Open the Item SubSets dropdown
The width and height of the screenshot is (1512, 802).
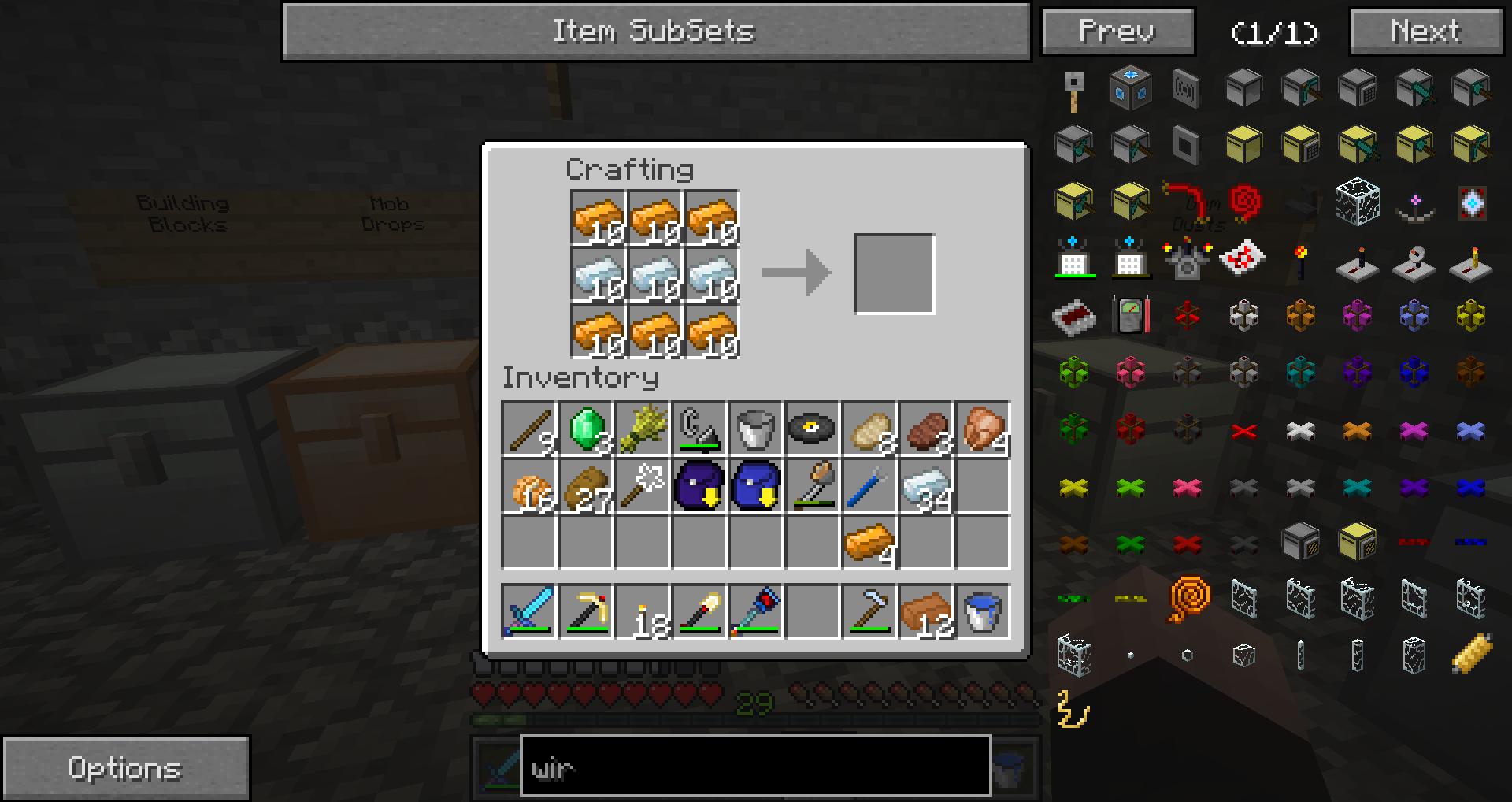pyautogui.click(x=656, y=32)
